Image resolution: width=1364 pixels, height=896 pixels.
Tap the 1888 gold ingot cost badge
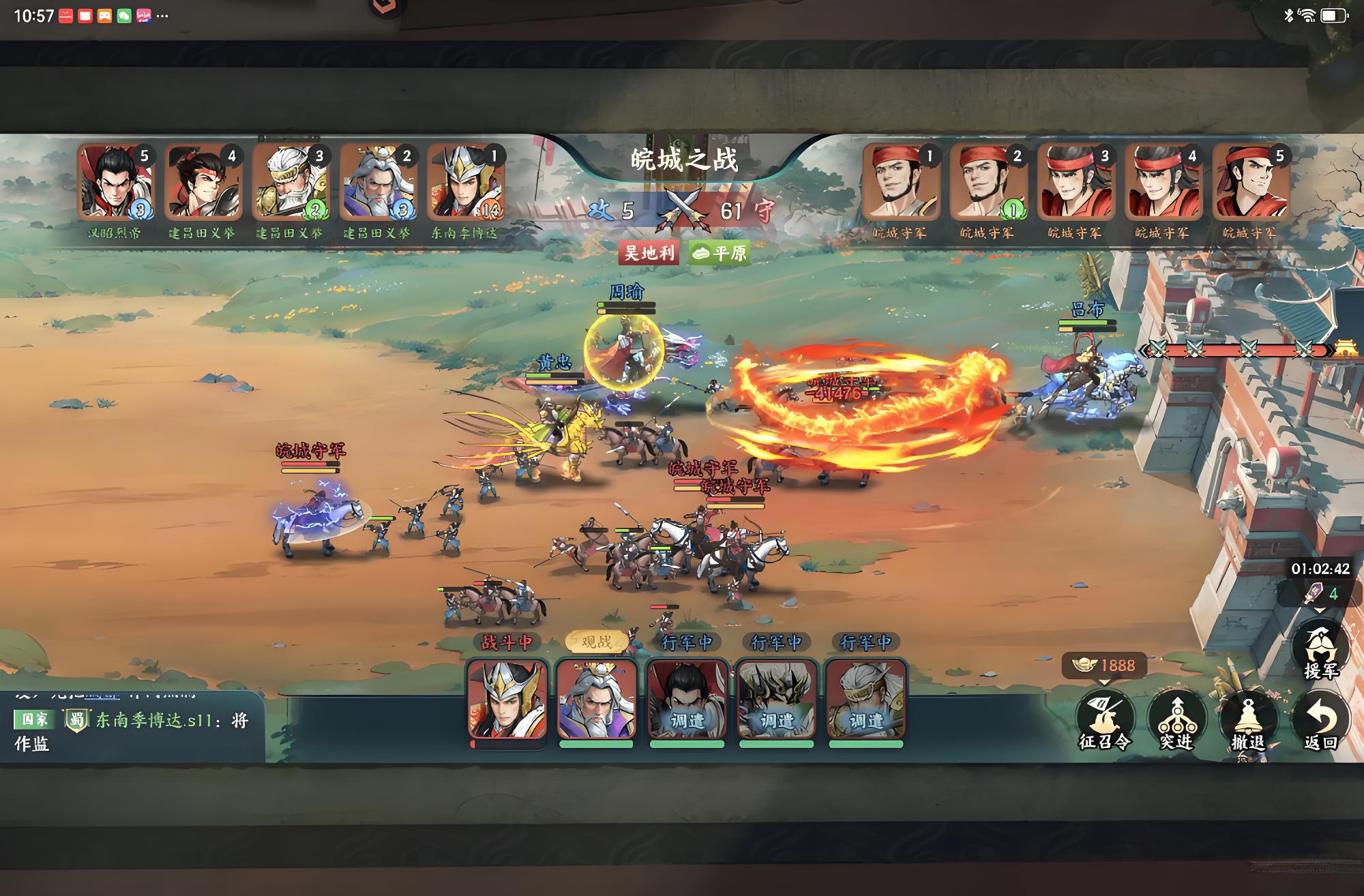coord(1104,665)
